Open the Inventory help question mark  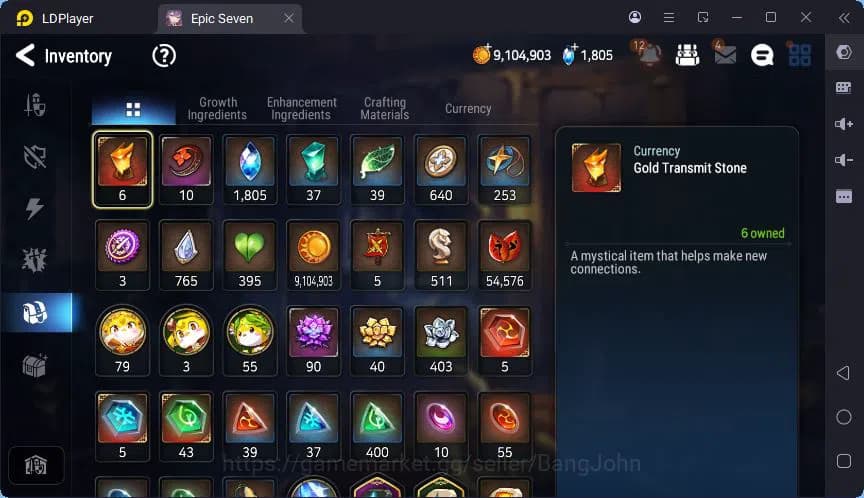click(163, 56)
